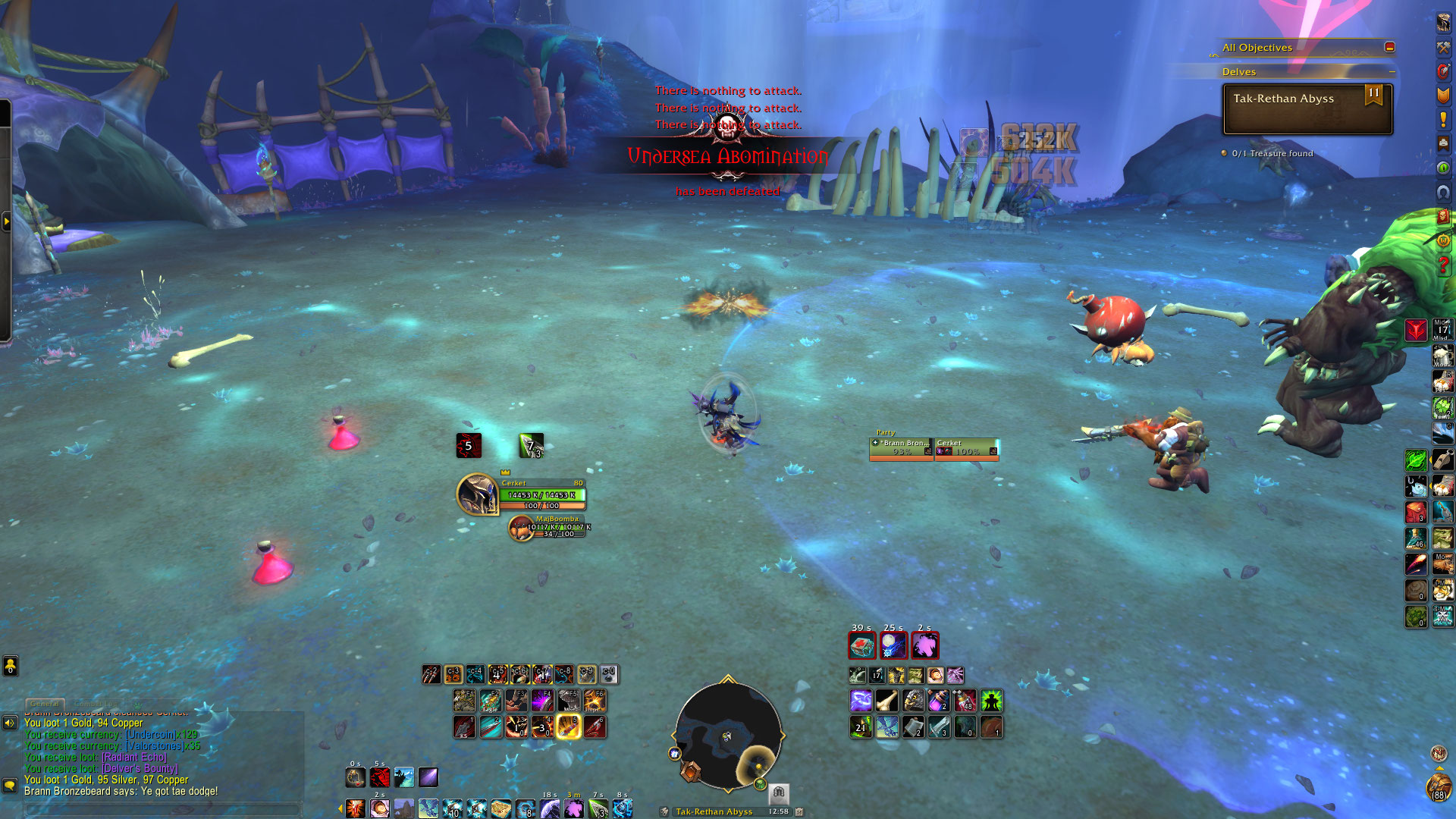Viewport: 1456px width, 819px height.
Task: Click the circular minimap
Action: (728, 736)
